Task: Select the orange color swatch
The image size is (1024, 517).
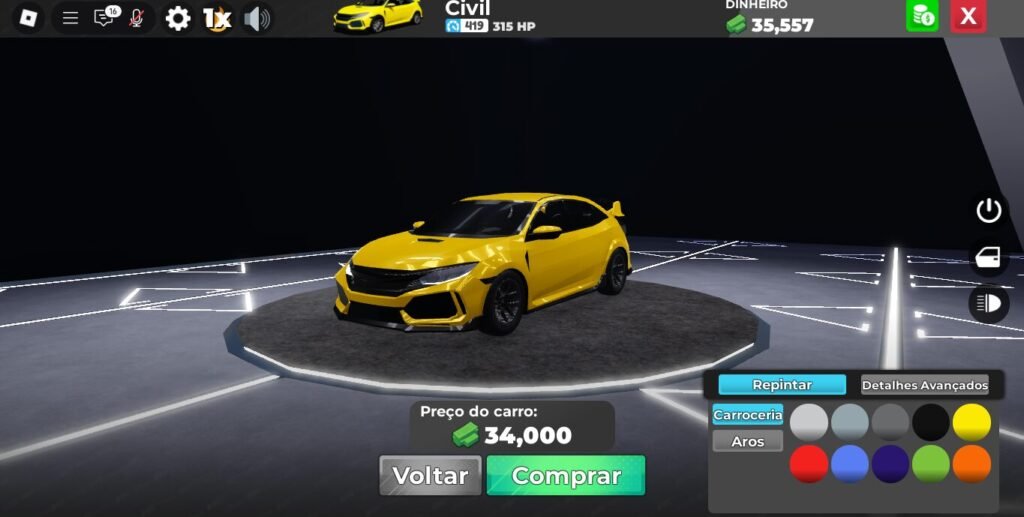Action: pyautogui.click(x=971, y=464)
